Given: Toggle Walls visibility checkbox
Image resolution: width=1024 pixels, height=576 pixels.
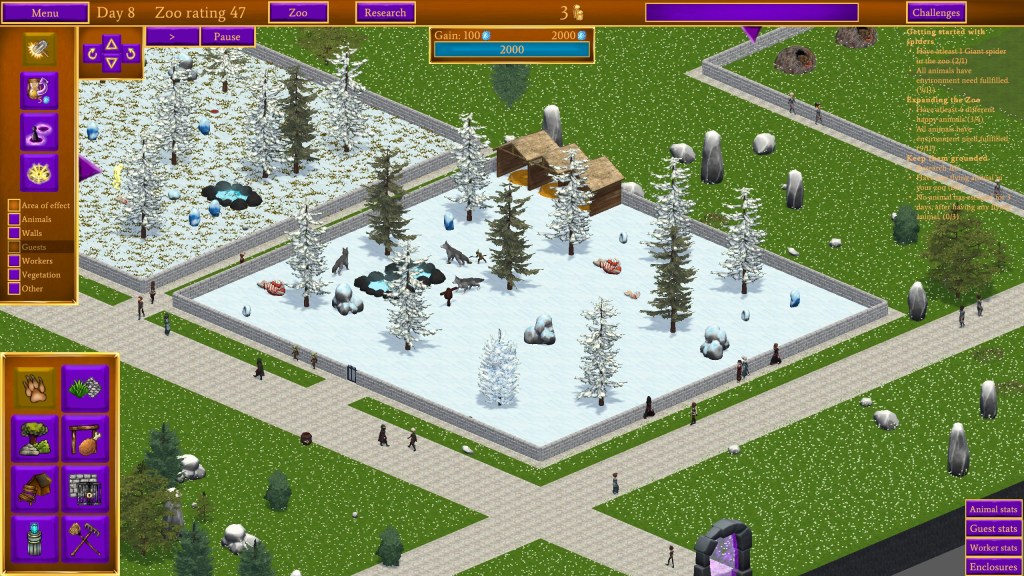Looking at the screenshot, I should pos(14,233).
